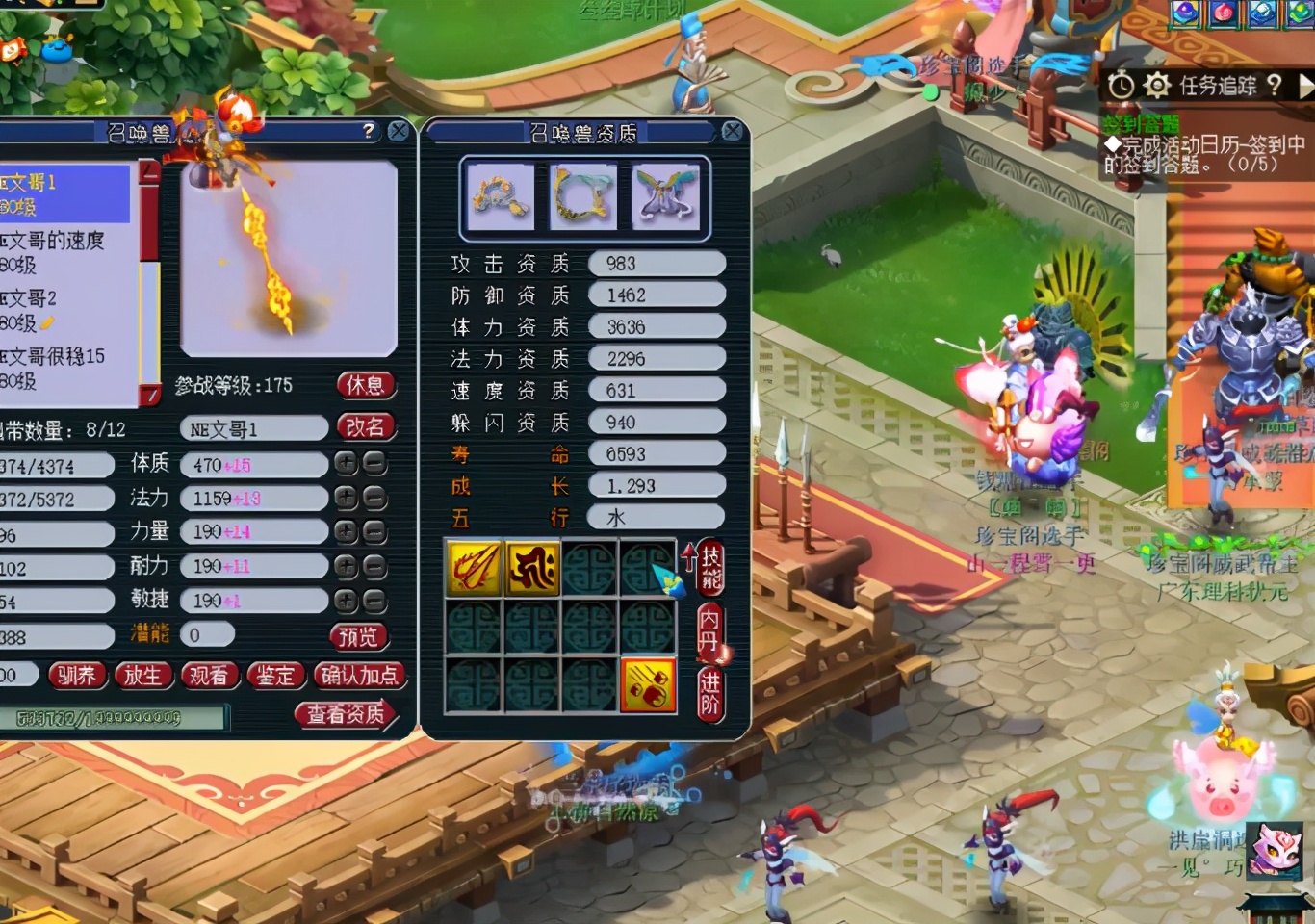Open the 预览 preview button
The height and width of the screenshot is (924, 1315).
point(358,636)
